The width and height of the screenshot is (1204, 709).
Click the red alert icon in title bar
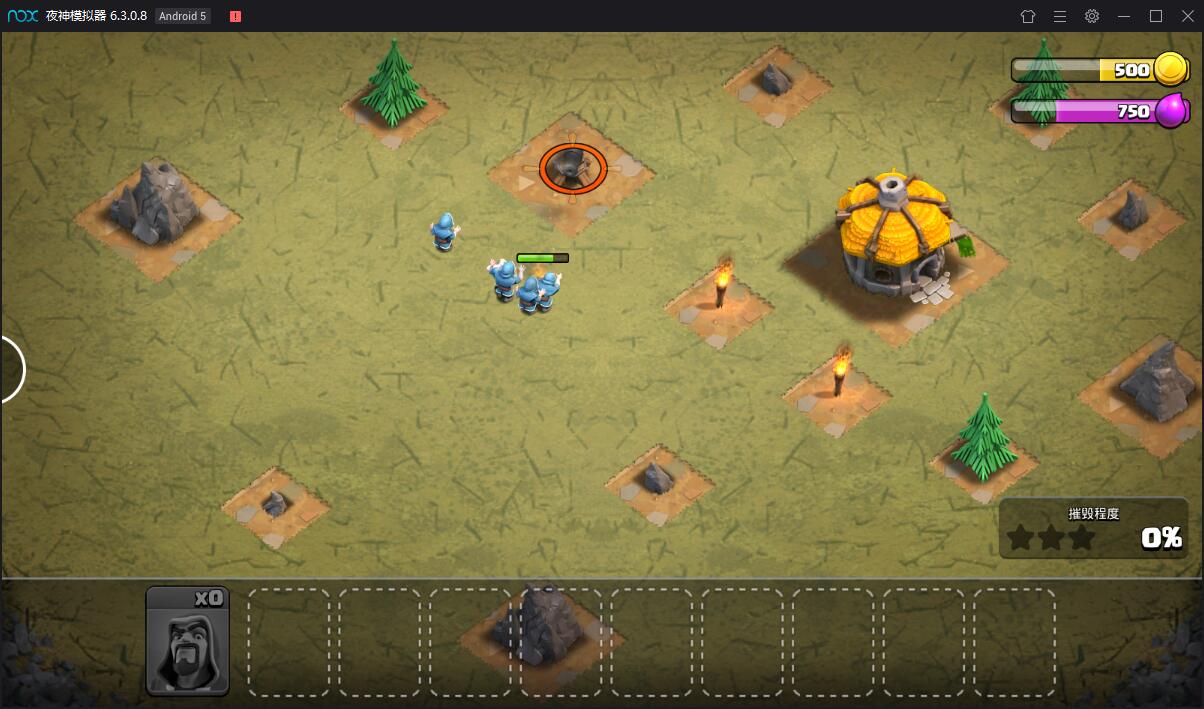click(x=235, y=16)
